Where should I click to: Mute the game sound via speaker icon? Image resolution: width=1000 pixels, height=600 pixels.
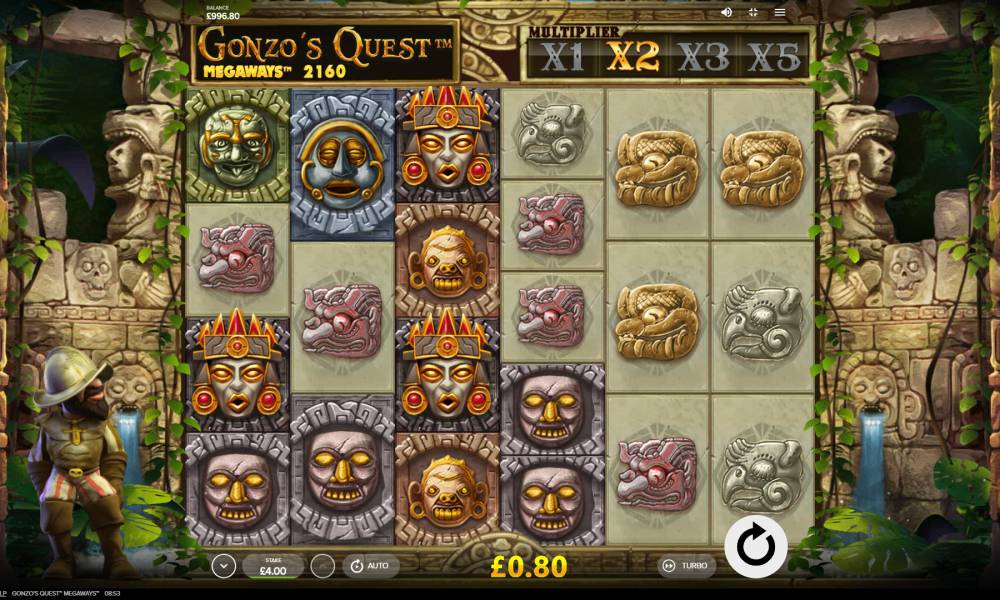[726, 12]
